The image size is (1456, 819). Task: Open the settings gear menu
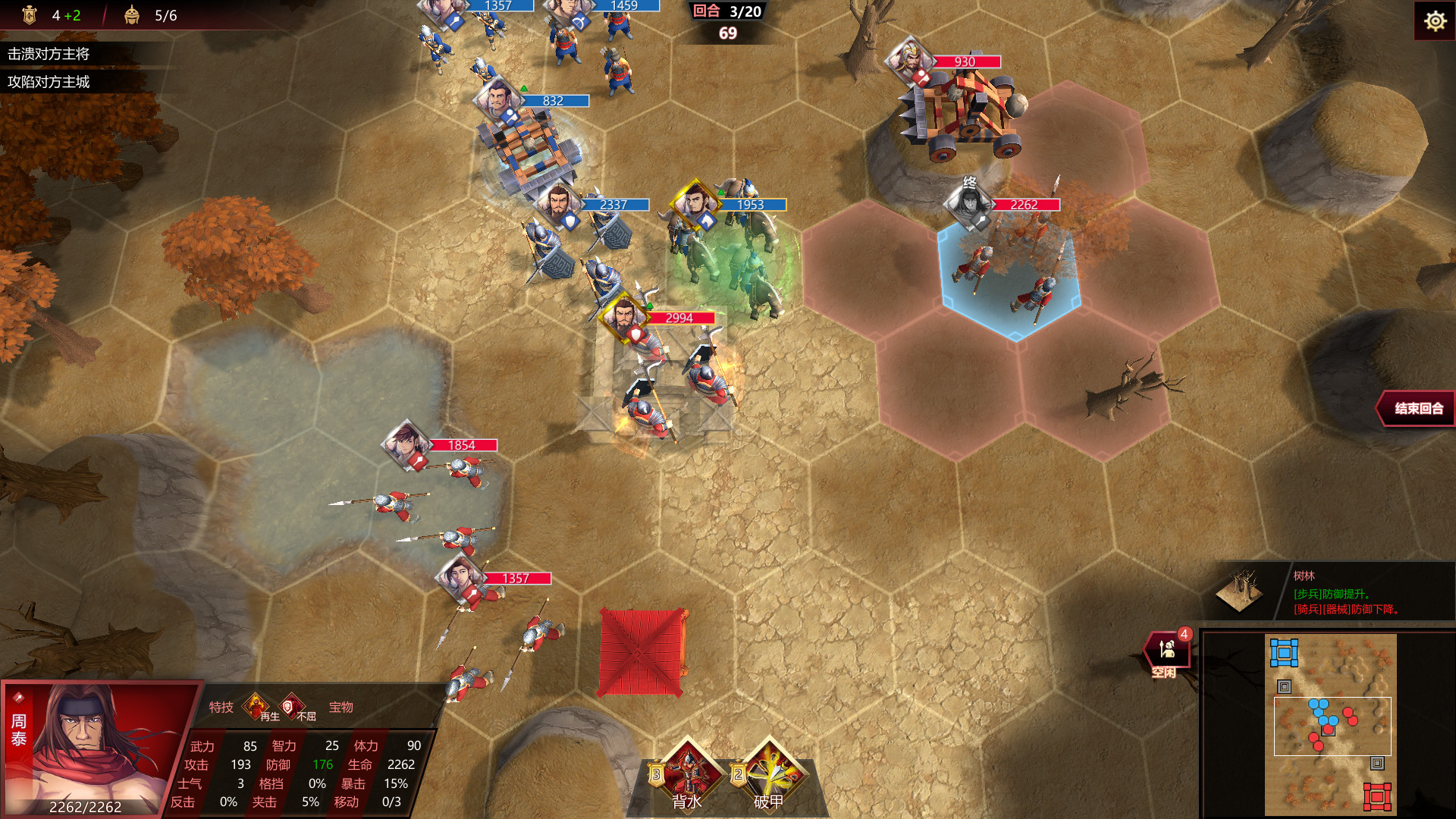point(1436,21)
